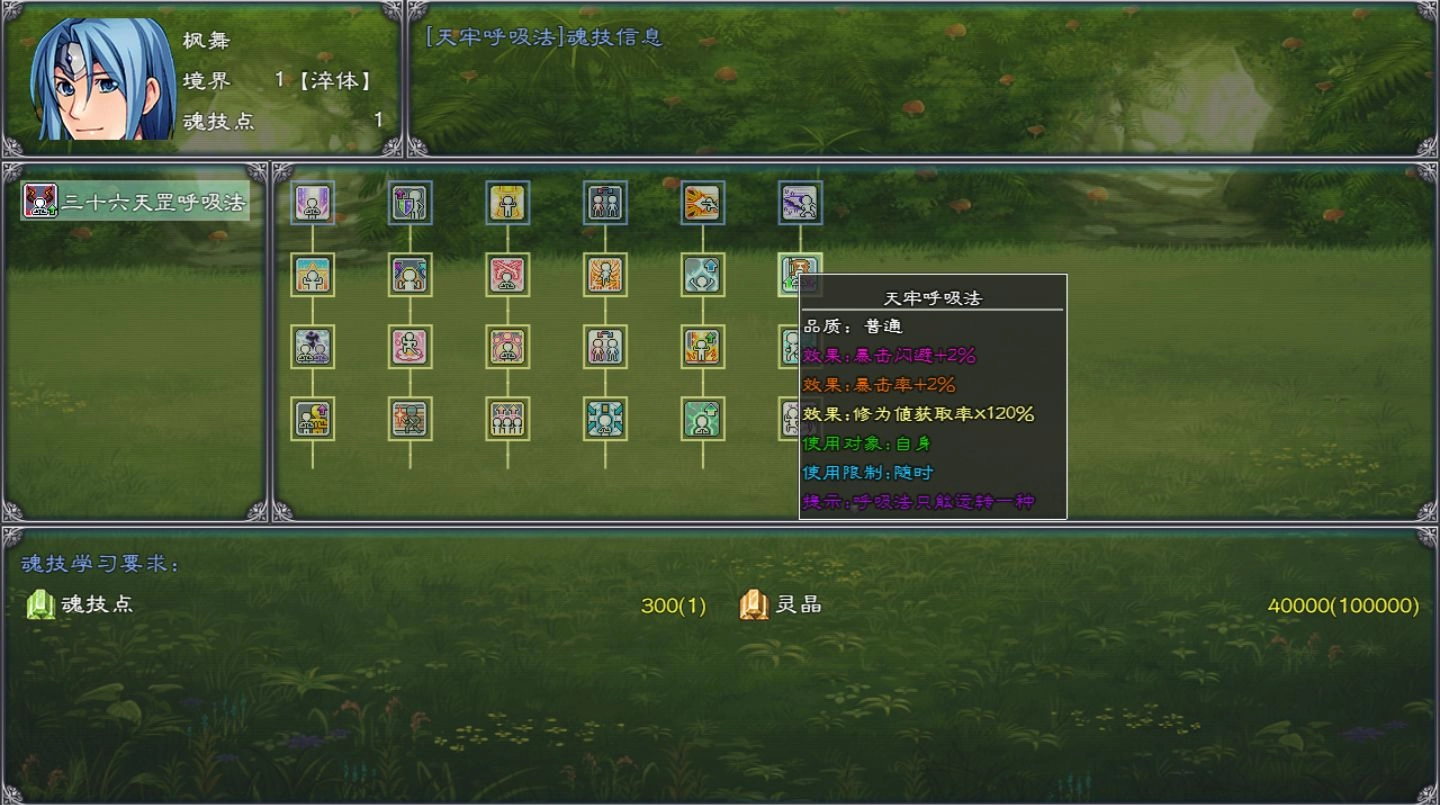Viewport: 1440px width, 805px height.
Task: Open the 天牢呼吸法 skill icon showing its tooltip
Action: (x=800, y=275)
